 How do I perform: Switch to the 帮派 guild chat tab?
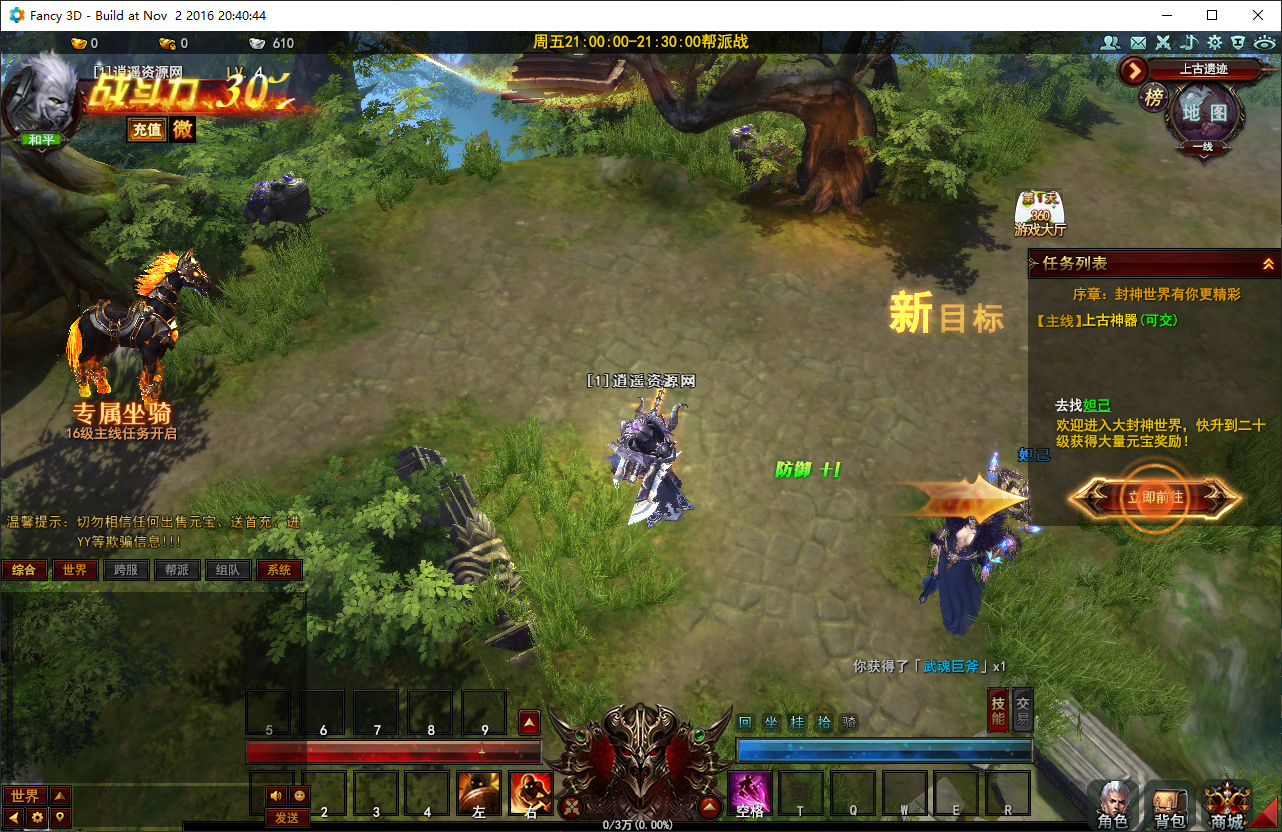tap(177, 570)
